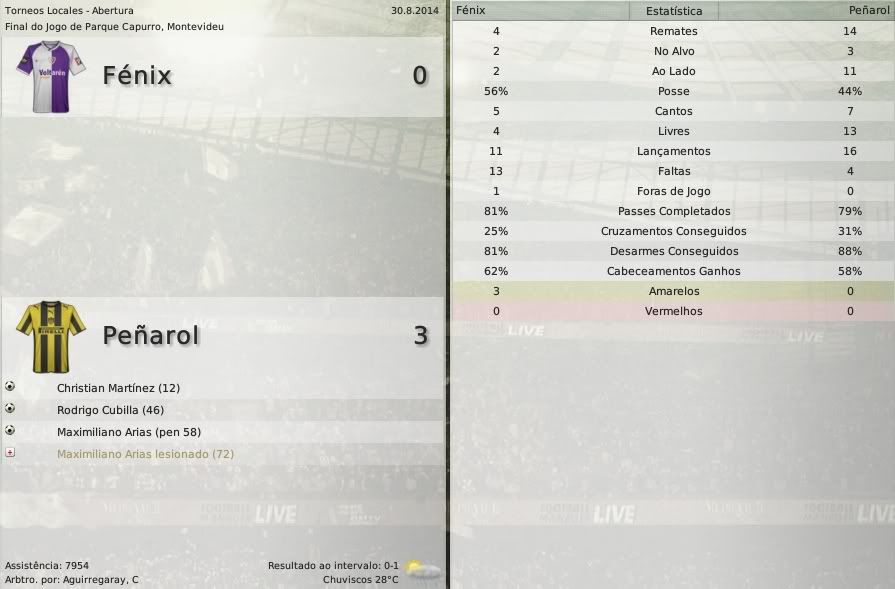Open the large Fénix team name beside the purple kit
The image size is (895, 589).
click(137, 76)
